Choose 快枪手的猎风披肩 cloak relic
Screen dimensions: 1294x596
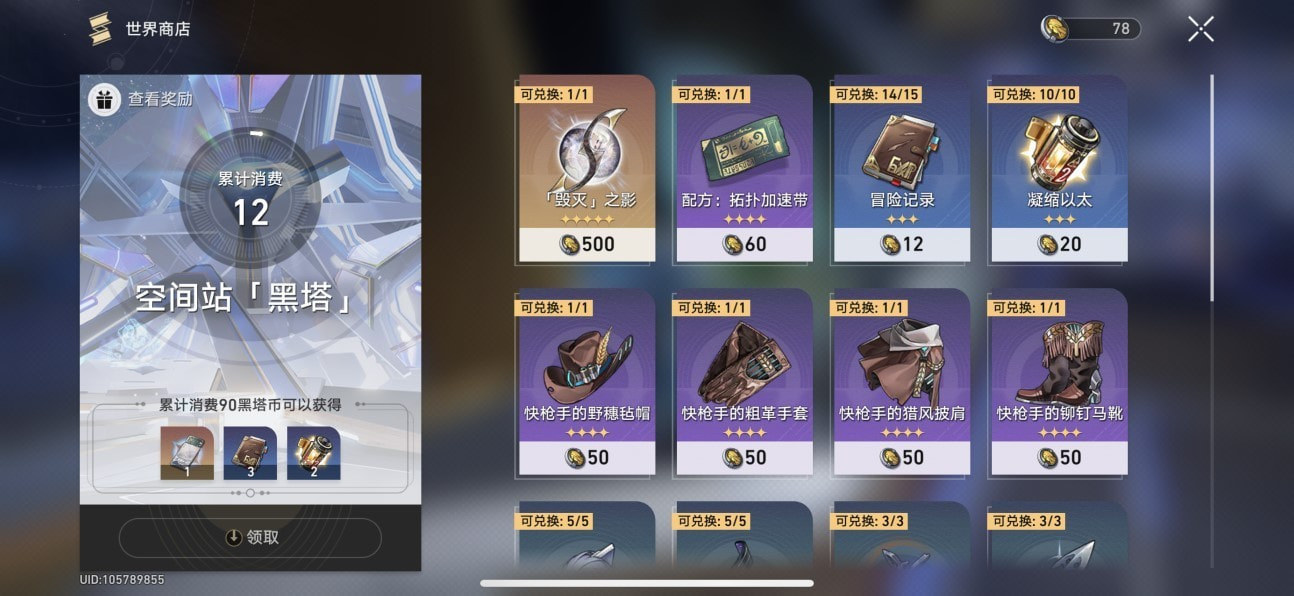(901, 381)
